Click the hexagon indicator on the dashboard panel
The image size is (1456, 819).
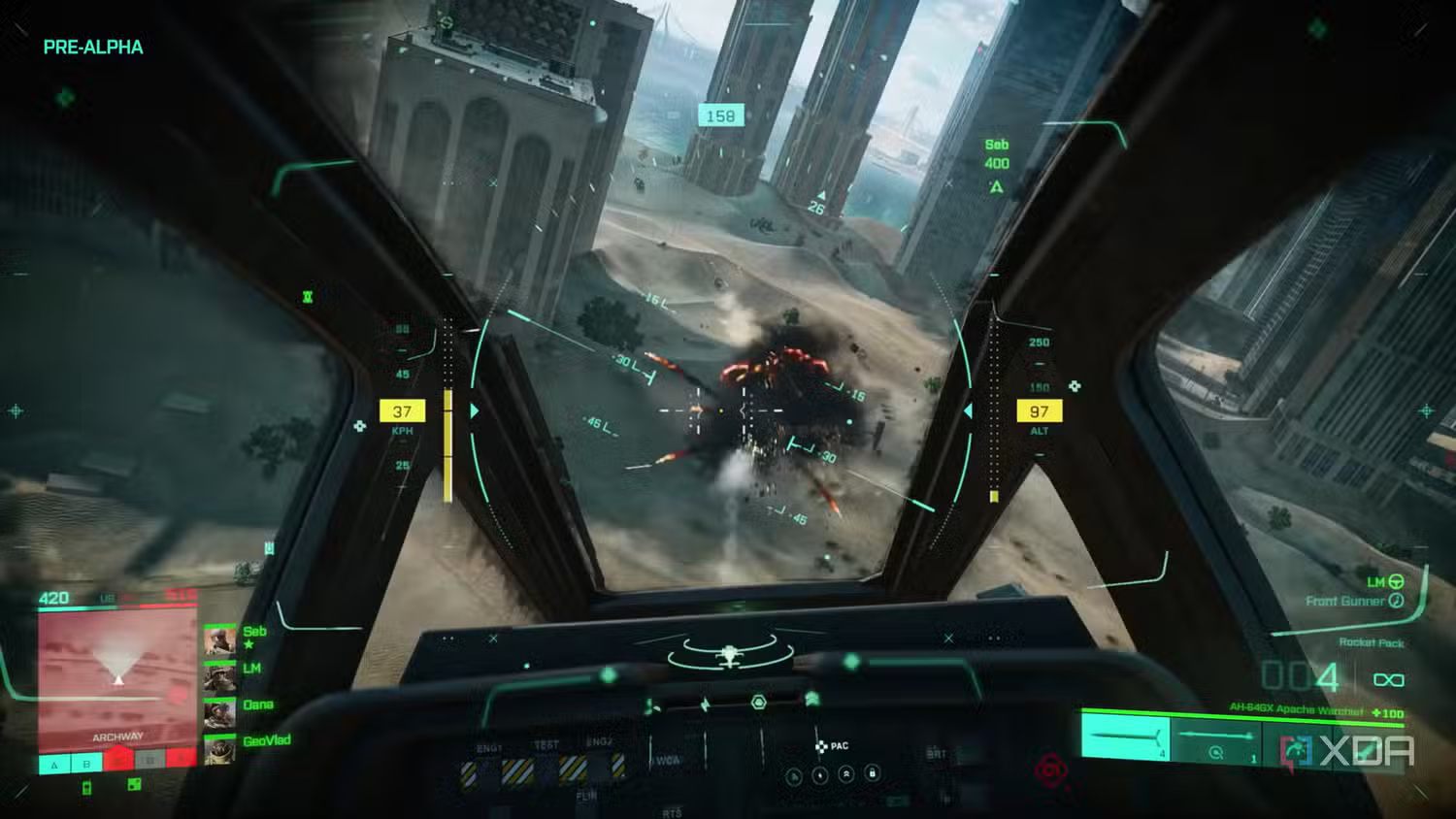pyautogui.click(x=758, y=701)
